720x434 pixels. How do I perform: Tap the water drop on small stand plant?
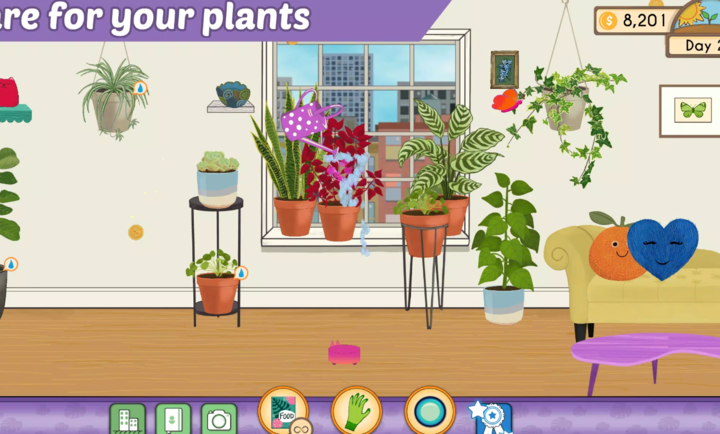coord(241,272)
